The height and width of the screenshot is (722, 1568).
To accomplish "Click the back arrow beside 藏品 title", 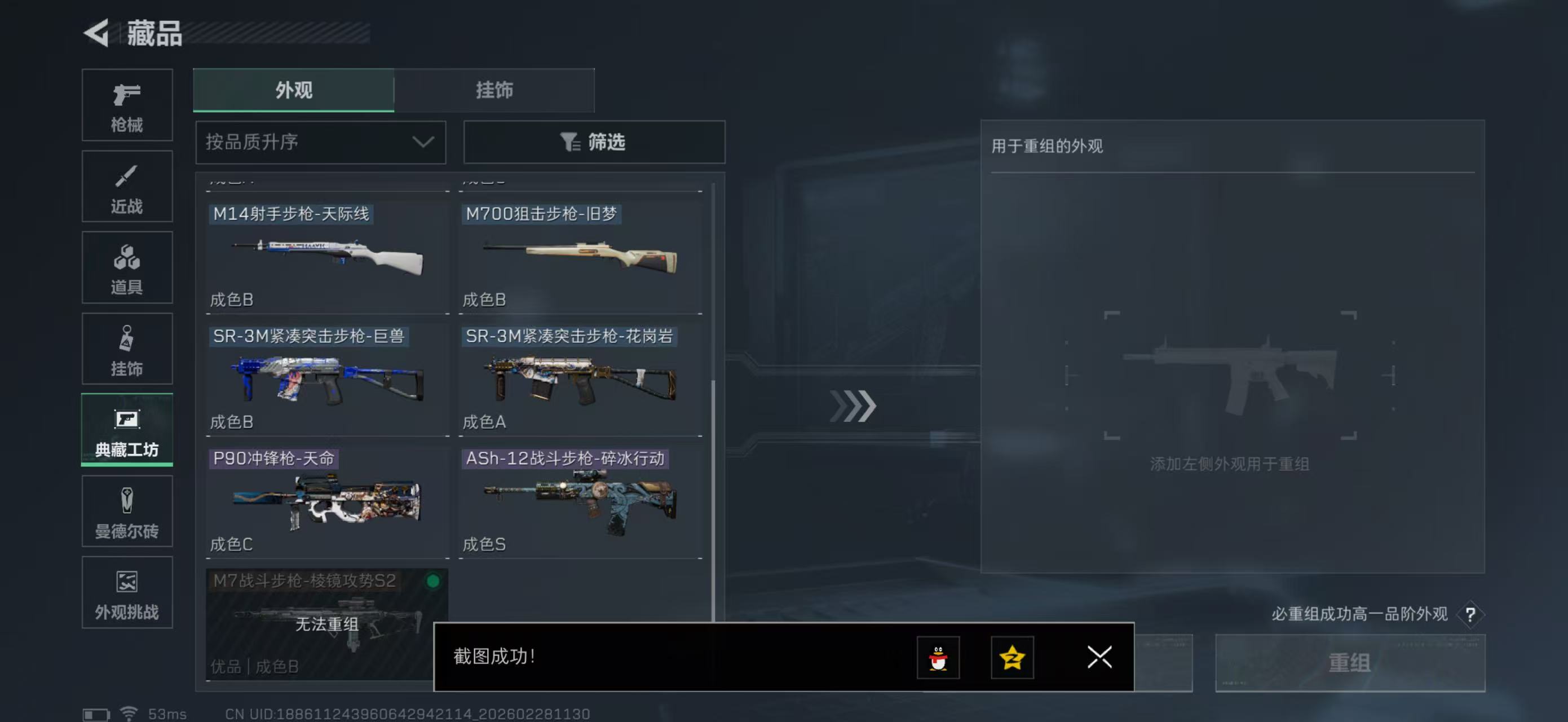I will coord(98,33).
